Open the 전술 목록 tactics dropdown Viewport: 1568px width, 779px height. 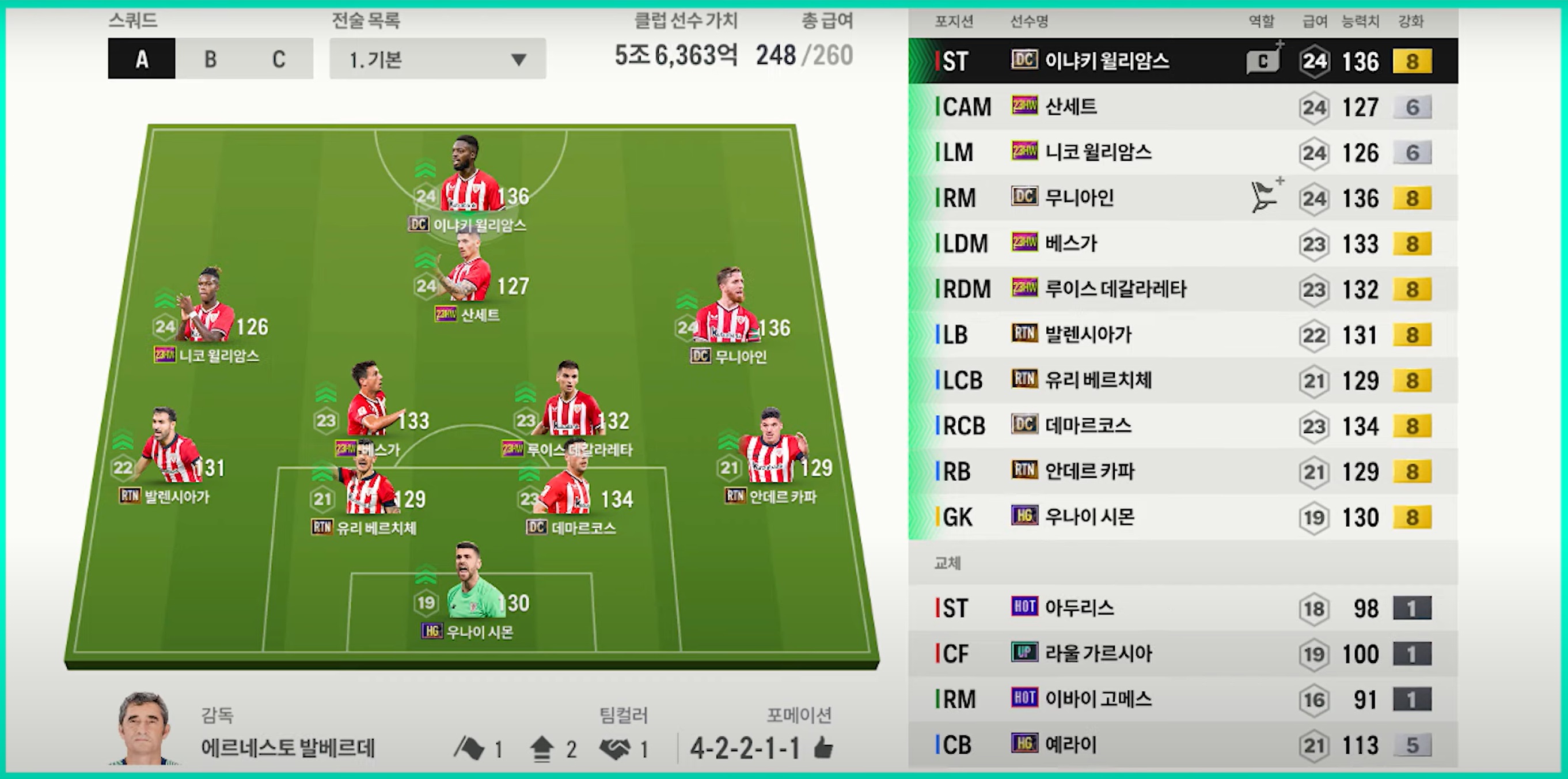pos(437,59)
